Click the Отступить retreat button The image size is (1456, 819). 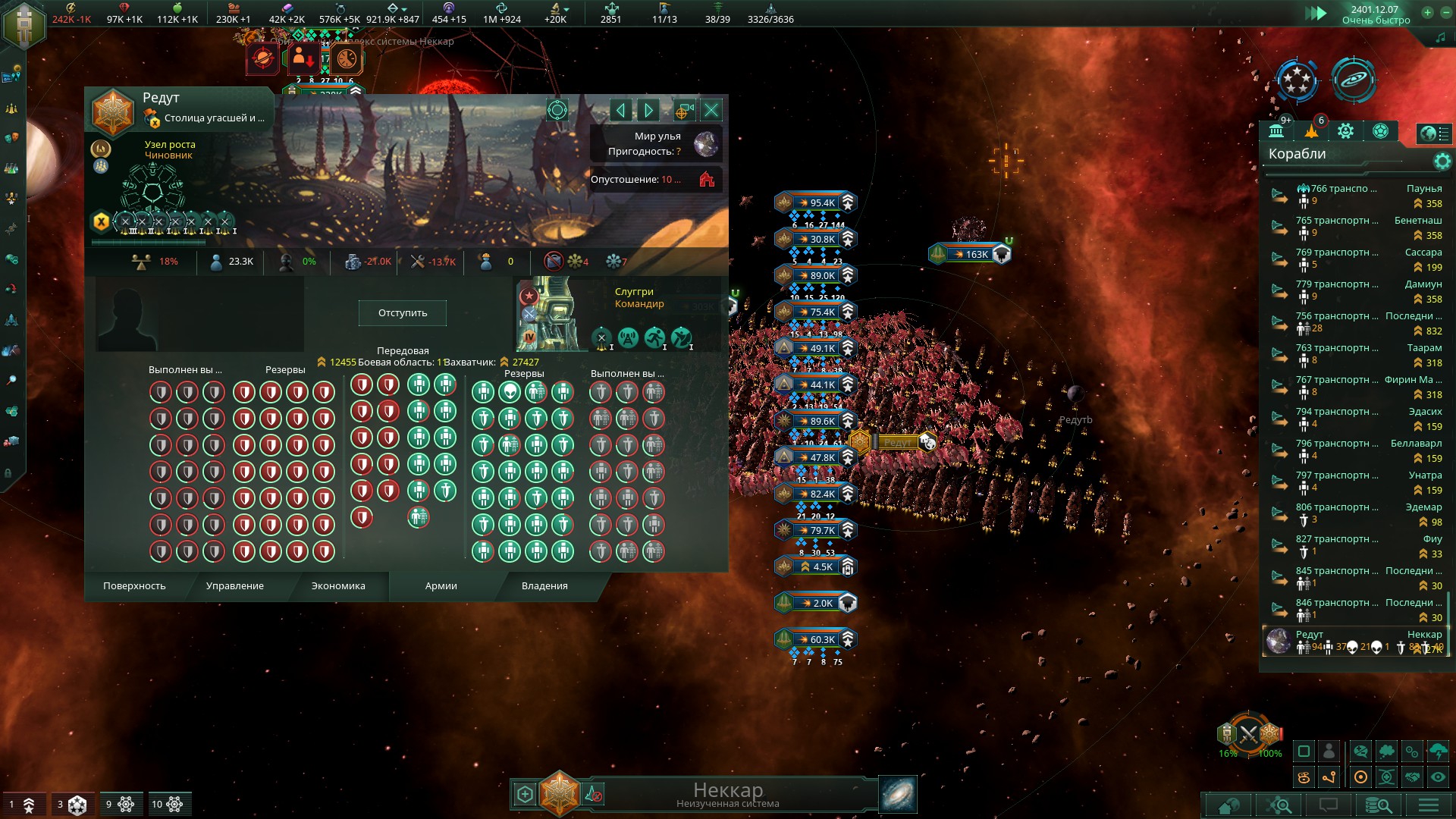402,313
